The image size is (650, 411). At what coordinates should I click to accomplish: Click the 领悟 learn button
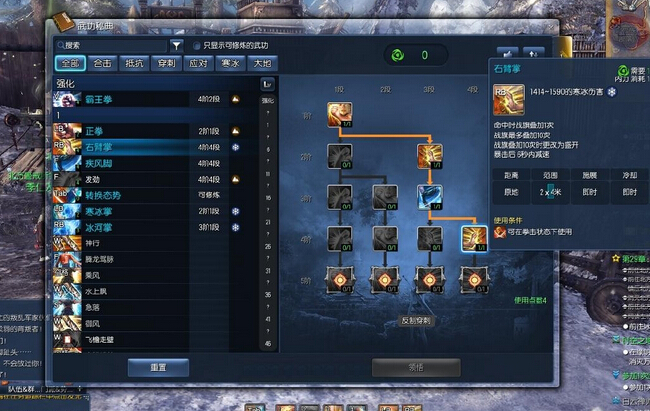coord(416,367)
